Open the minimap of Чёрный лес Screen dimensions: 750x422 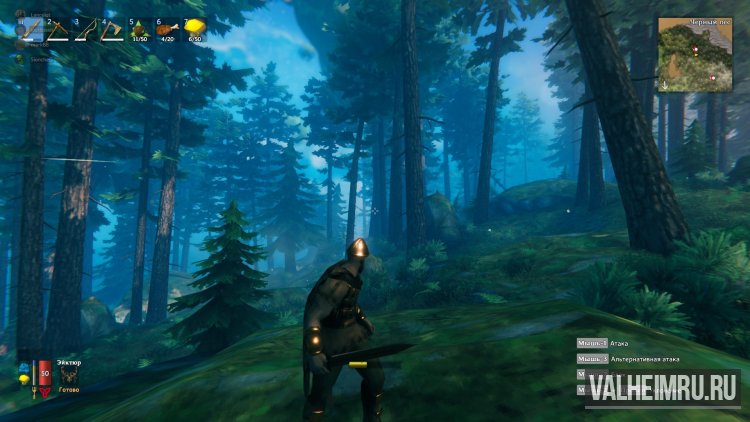[x=695, y=55]
